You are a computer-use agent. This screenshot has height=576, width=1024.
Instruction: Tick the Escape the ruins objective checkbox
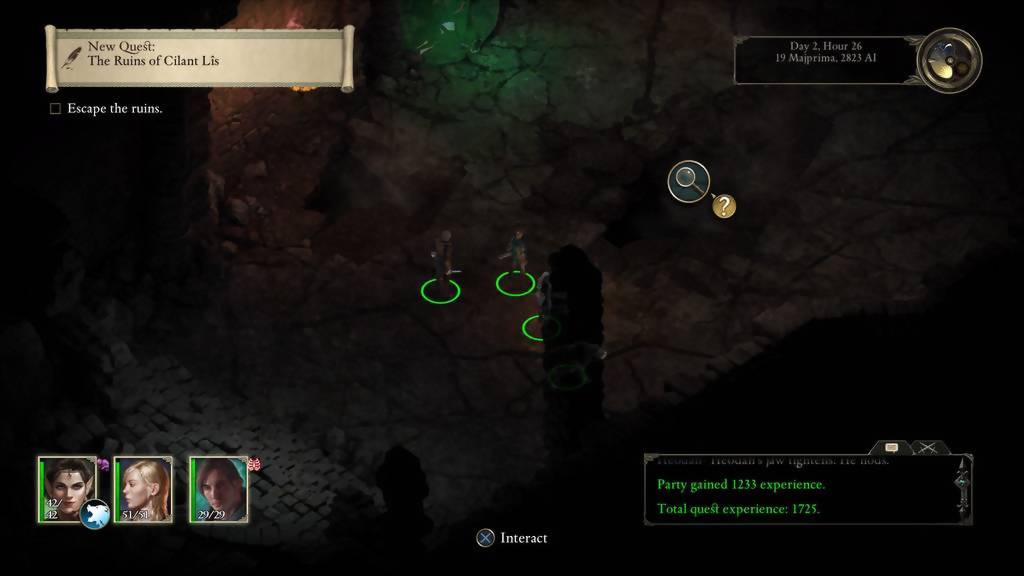click(56, 108)
